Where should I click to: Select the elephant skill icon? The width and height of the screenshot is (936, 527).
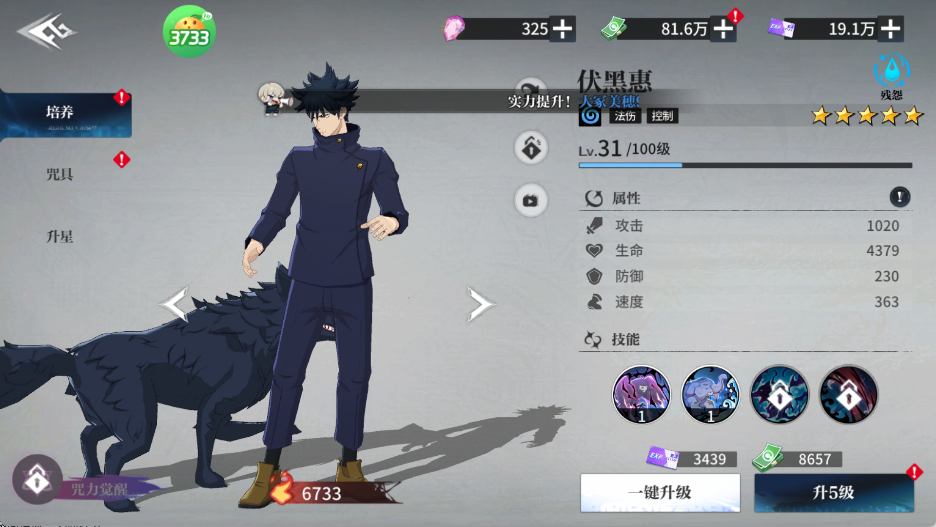[x=710, y=393]
